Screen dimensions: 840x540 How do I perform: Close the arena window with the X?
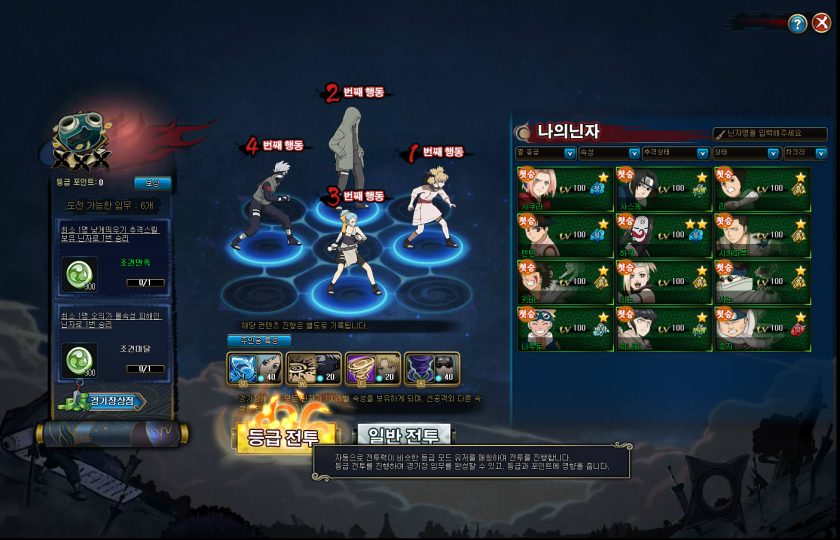point(821,23)
